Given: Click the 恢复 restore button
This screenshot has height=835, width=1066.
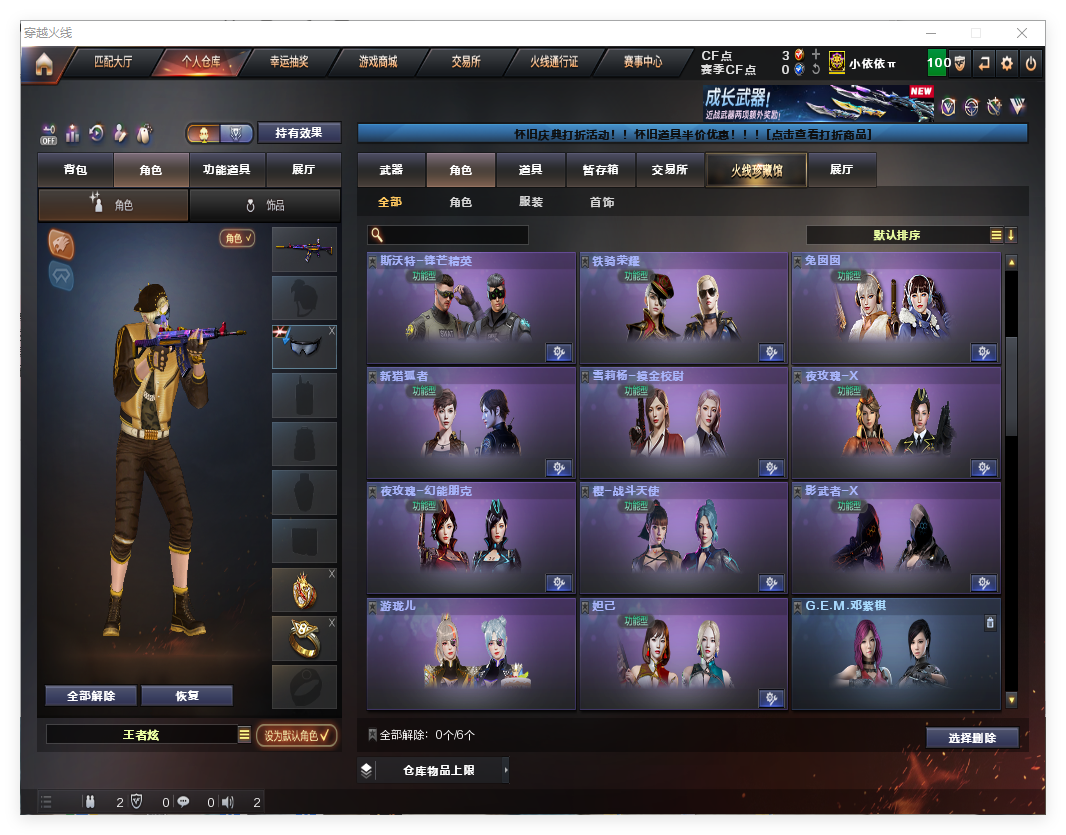Looking at the screenshot, I should pyautogui.click(x=187, y=696).
